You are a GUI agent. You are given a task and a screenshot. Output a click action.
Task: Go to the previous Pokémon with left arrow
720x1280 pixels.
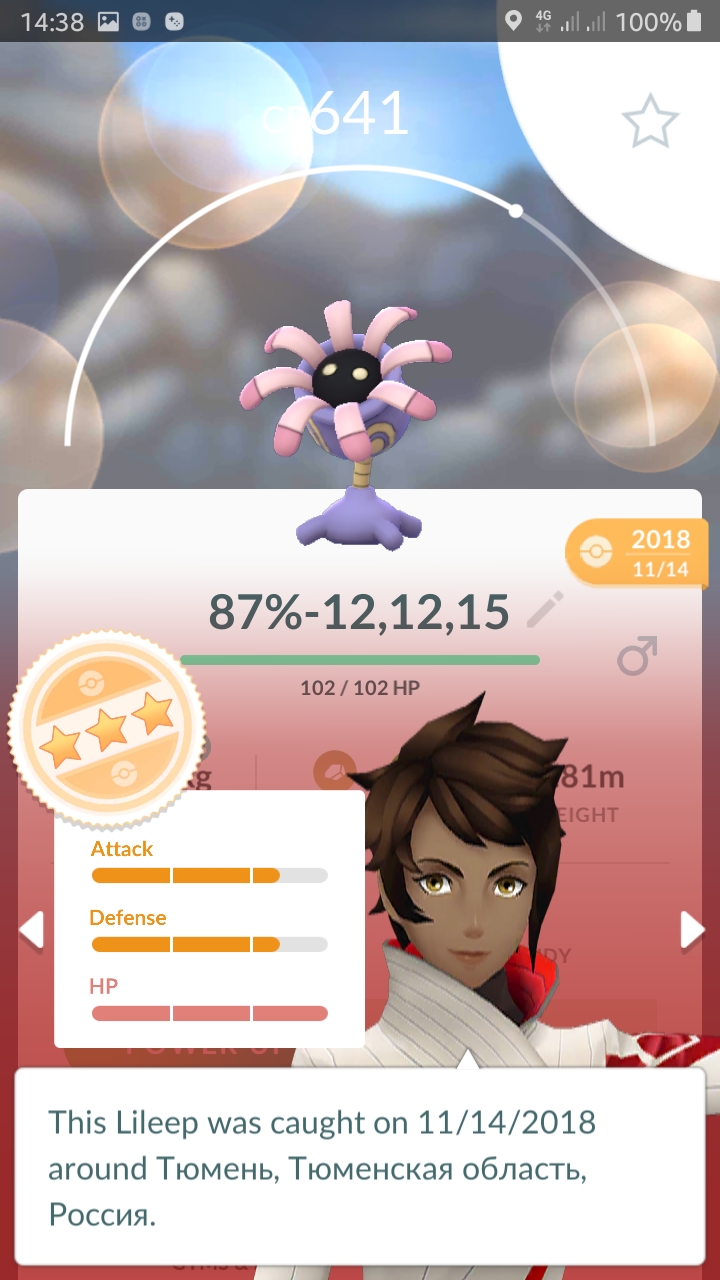pos(32,930)
